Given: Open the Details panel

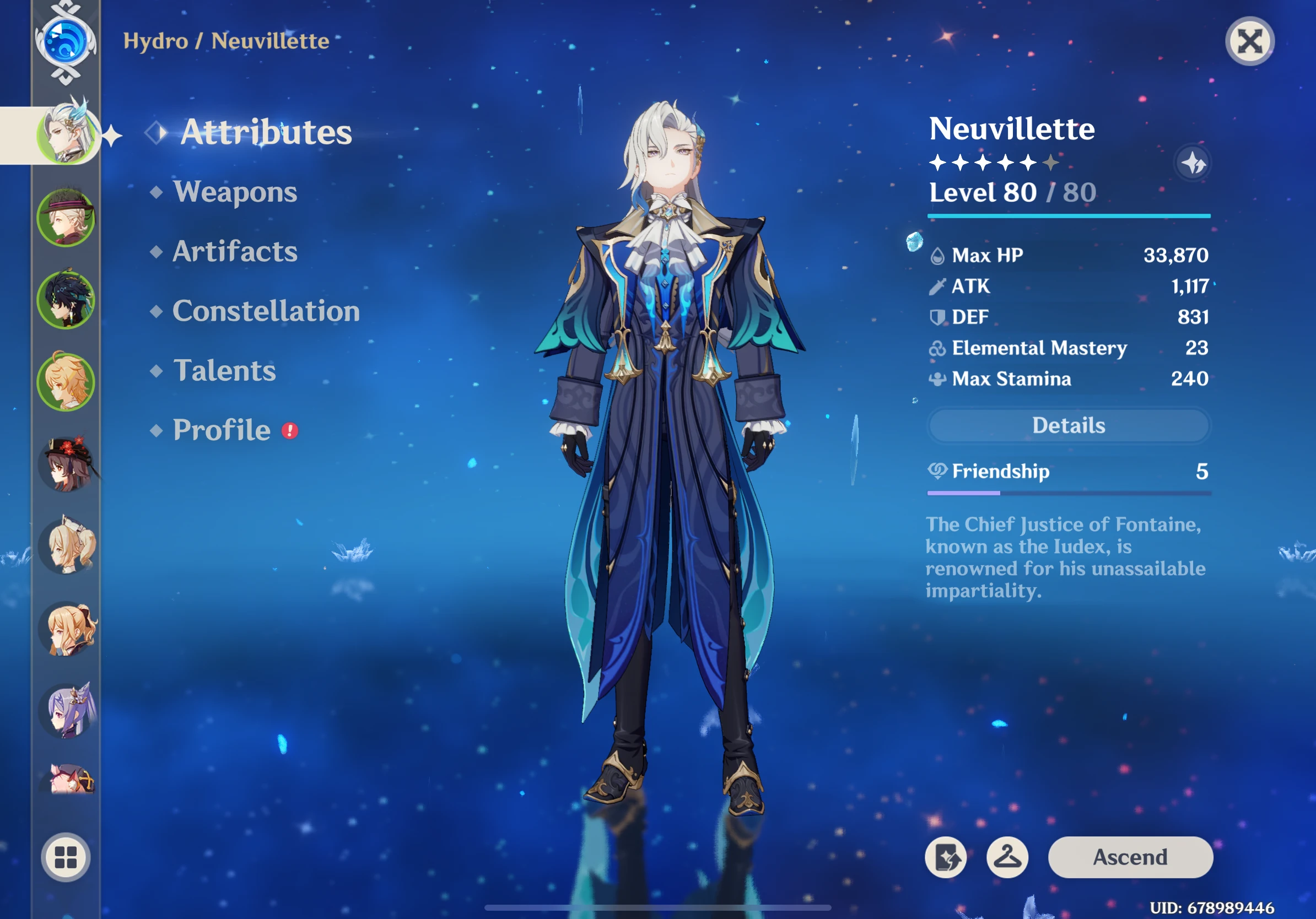Looking at the screenshot, I should click(1069, 425).
